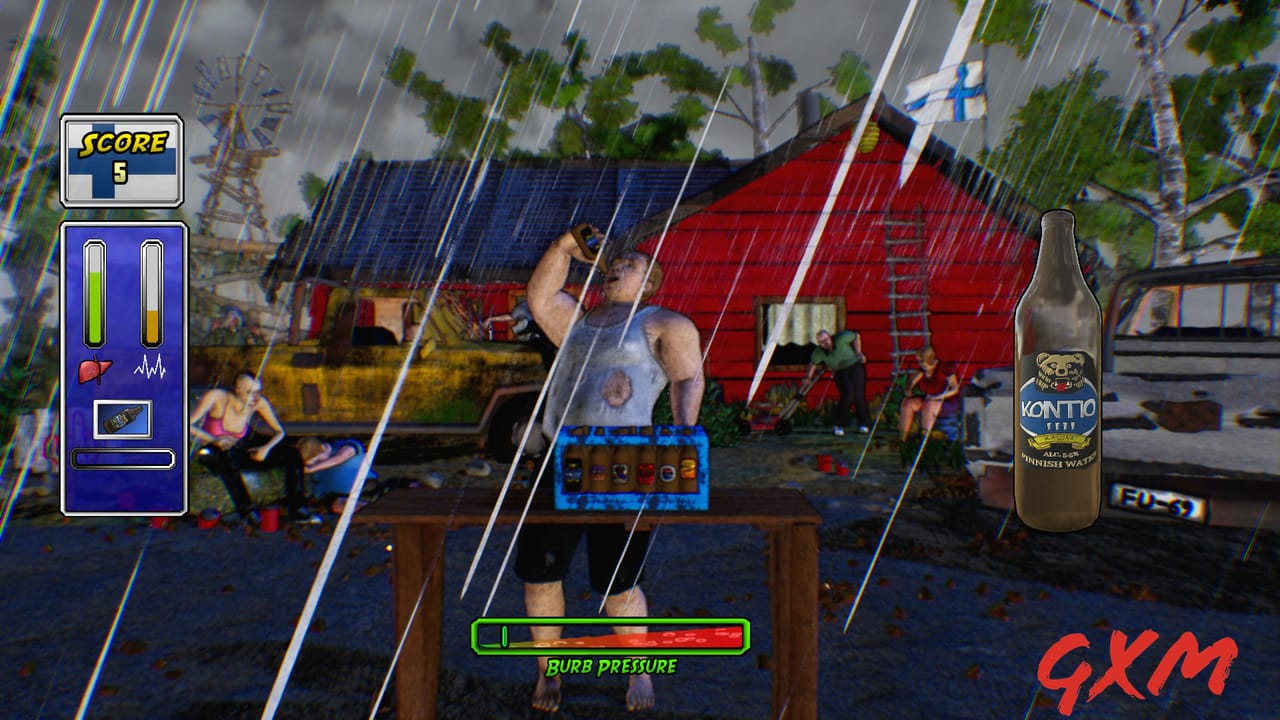This screenshot has height=720, width=1280.
Task: Pick the red-labeled bottle from the crate
Action: tap(646, 472)
